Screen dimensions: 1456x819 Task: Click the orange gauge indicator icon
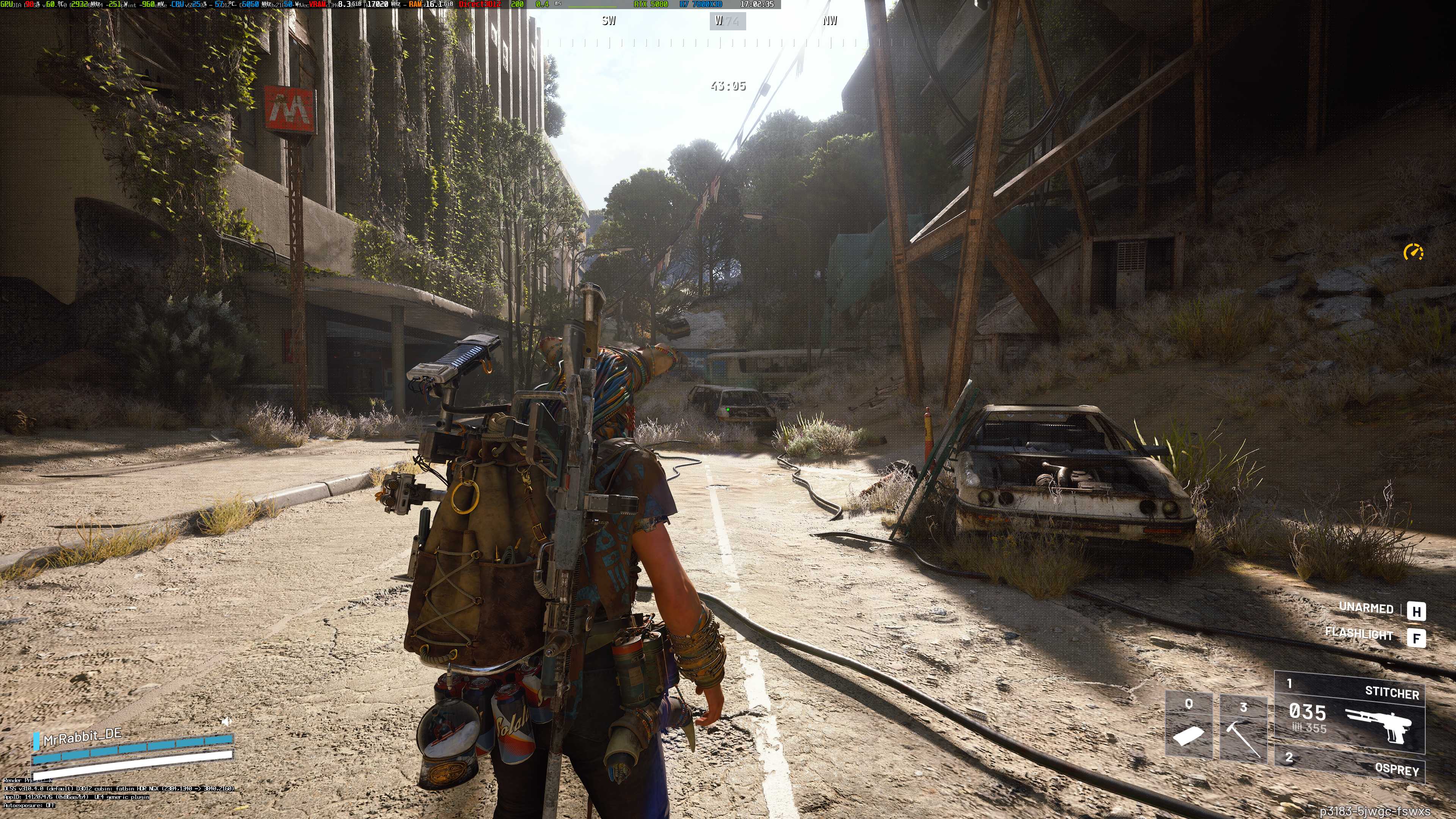(x=1414, y=252)
